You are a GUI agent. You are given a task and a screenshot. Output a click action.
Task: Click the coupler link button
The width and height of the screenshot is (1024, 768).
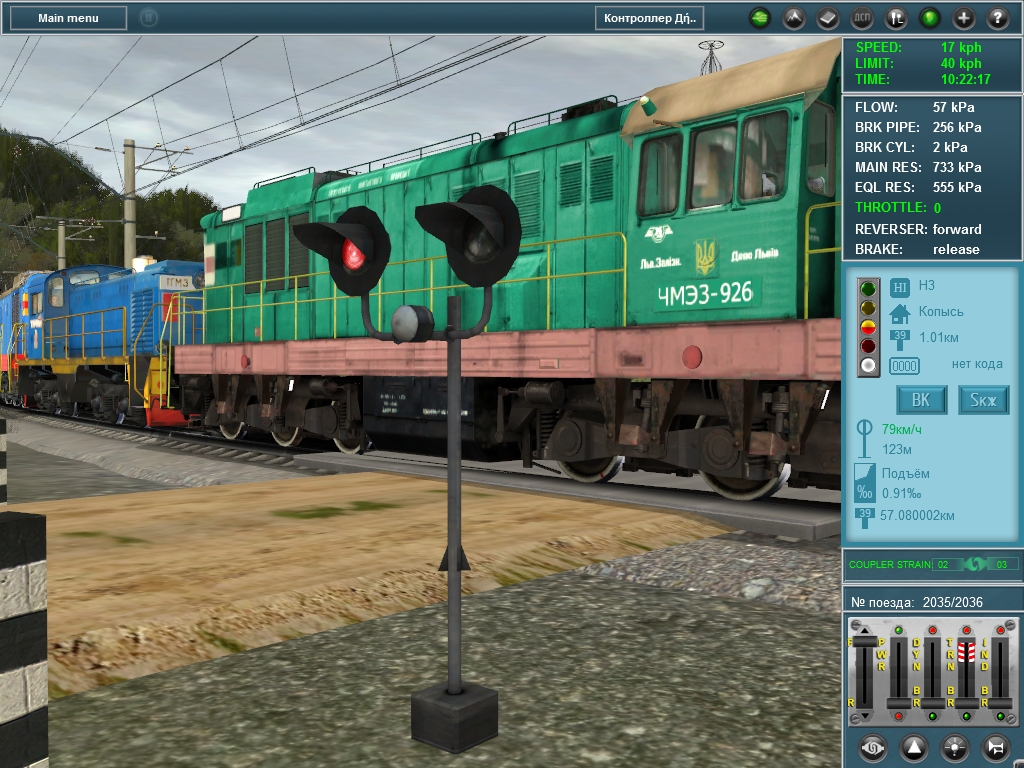[873, 747]
